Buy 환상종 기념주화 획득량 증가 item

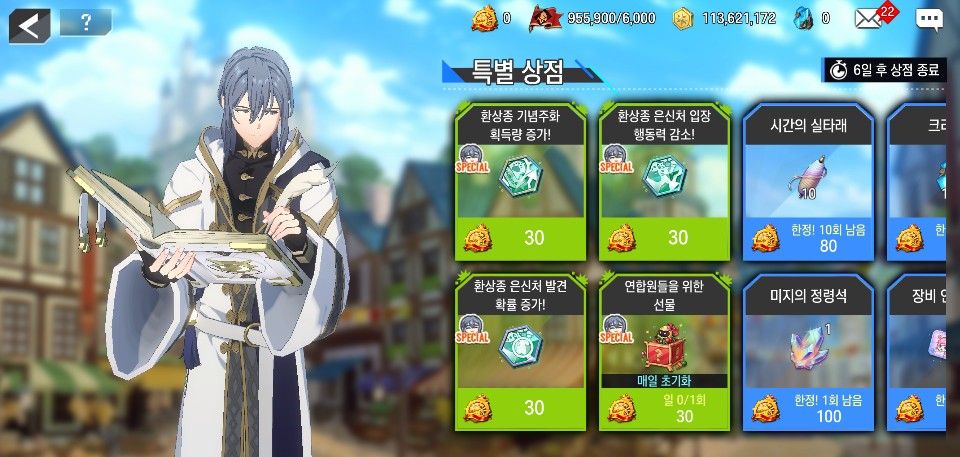[x=519, y=180]
